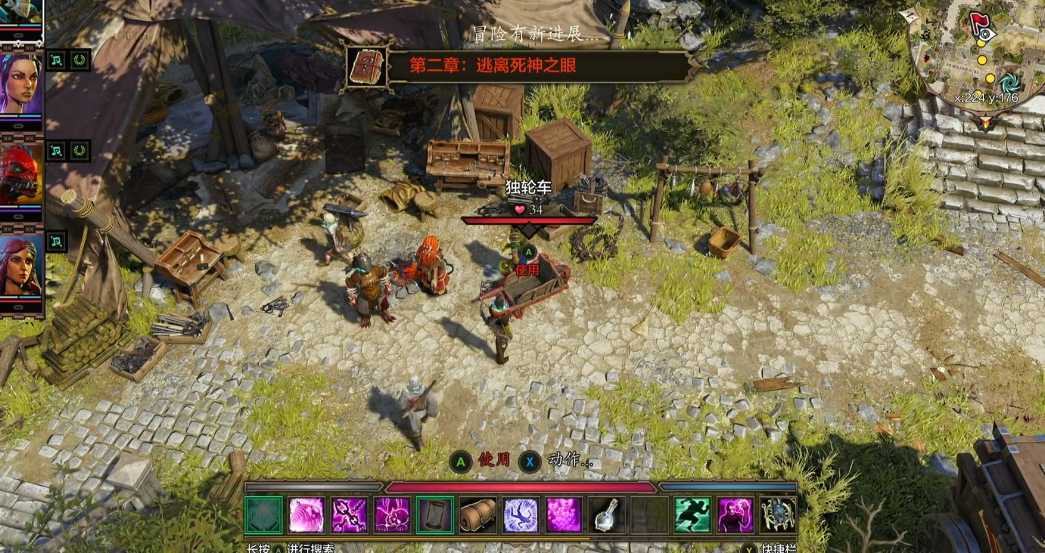The image size is (1045, 553).
Task: Cast the blue falling figure skill
Action: click(520, 515)
